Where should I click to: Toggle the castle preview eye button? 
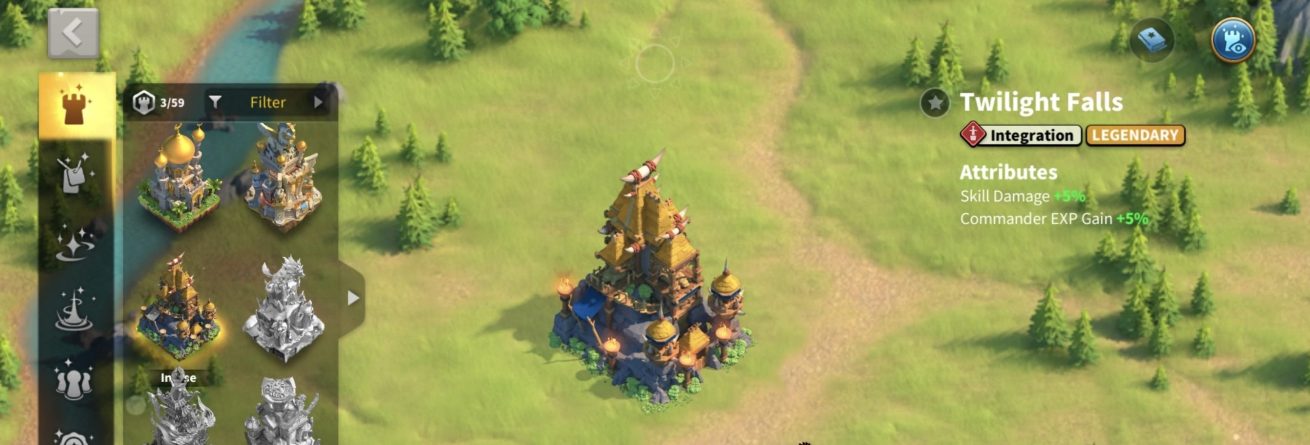pos(1232,41)
